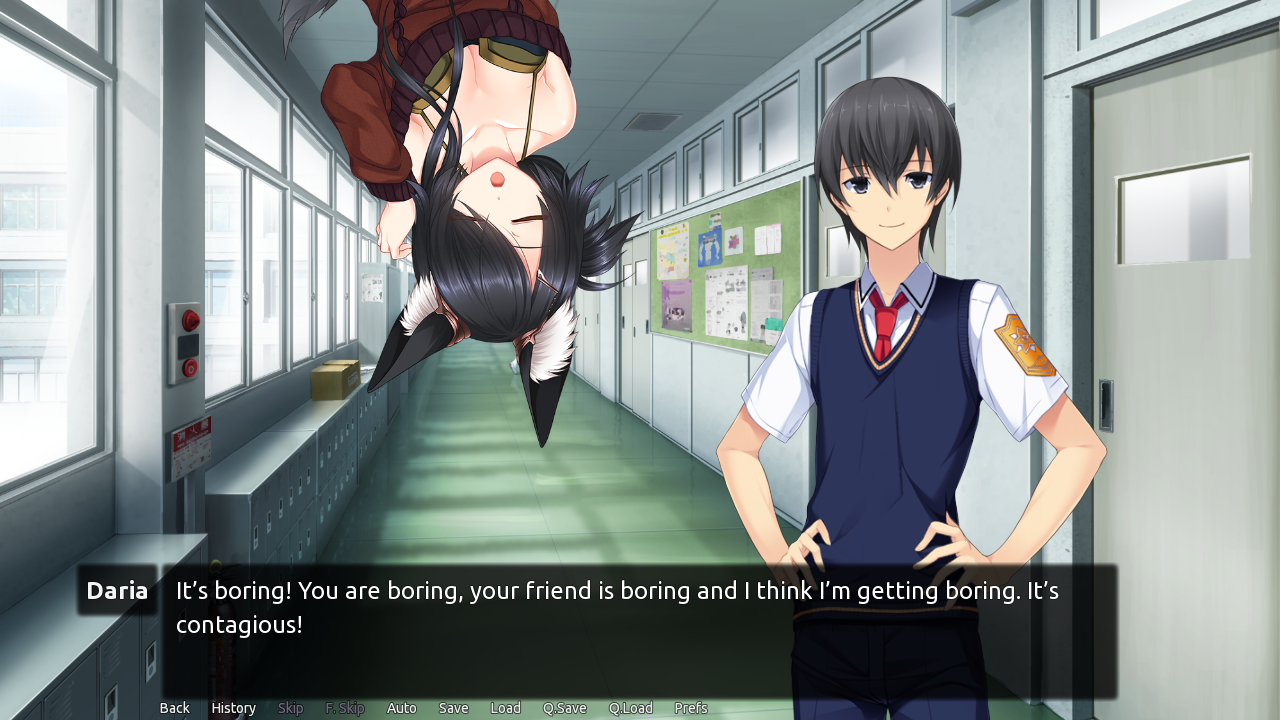This screenshot has width=1280, height=720.
Task: Rewind dialogue using the Back button
Action: coord(174,707)
